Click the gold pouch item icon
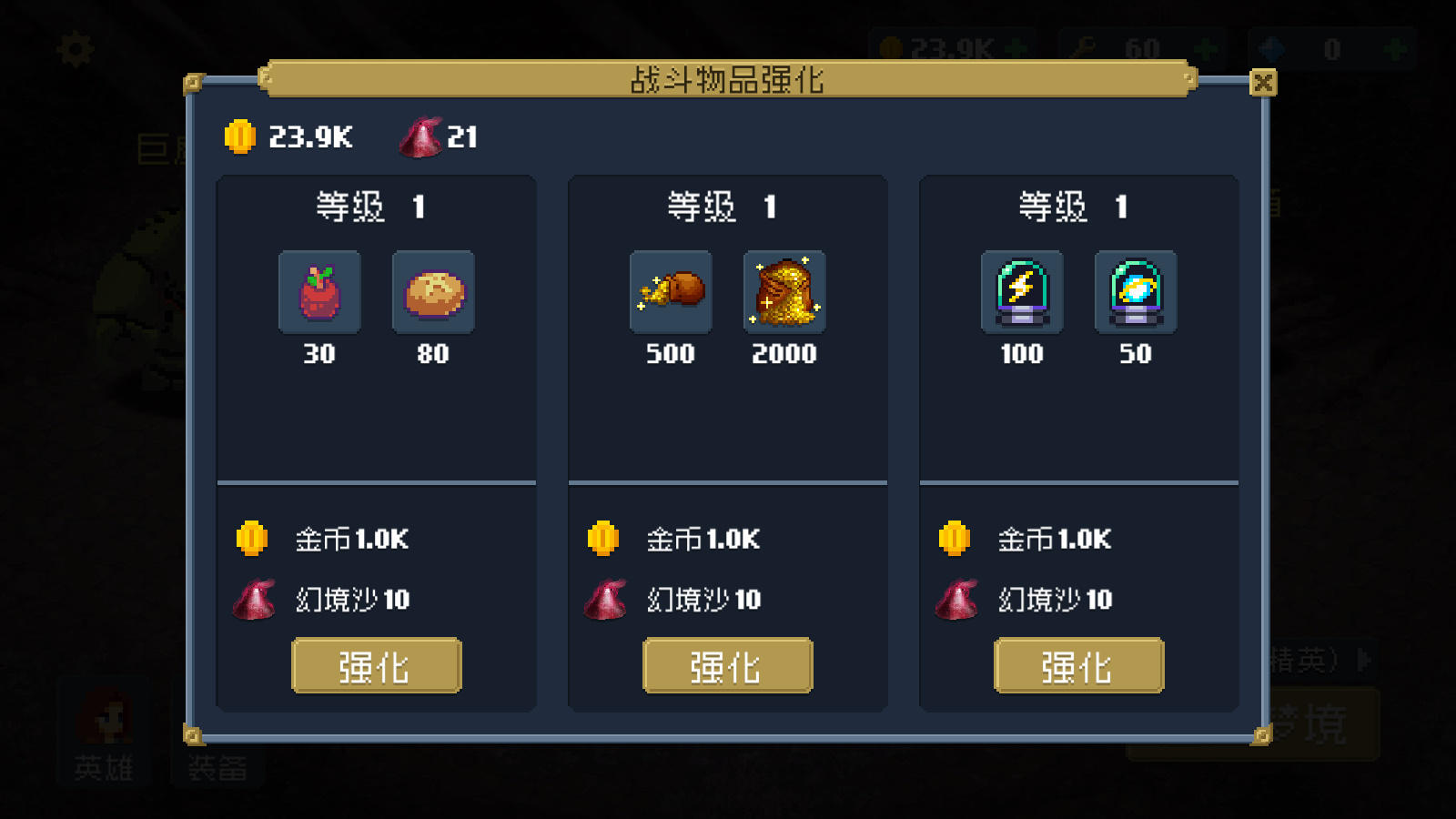Image resolution: width=1456 pixels, height=819 pixels. pyautogui.click(x=671, y=291)
